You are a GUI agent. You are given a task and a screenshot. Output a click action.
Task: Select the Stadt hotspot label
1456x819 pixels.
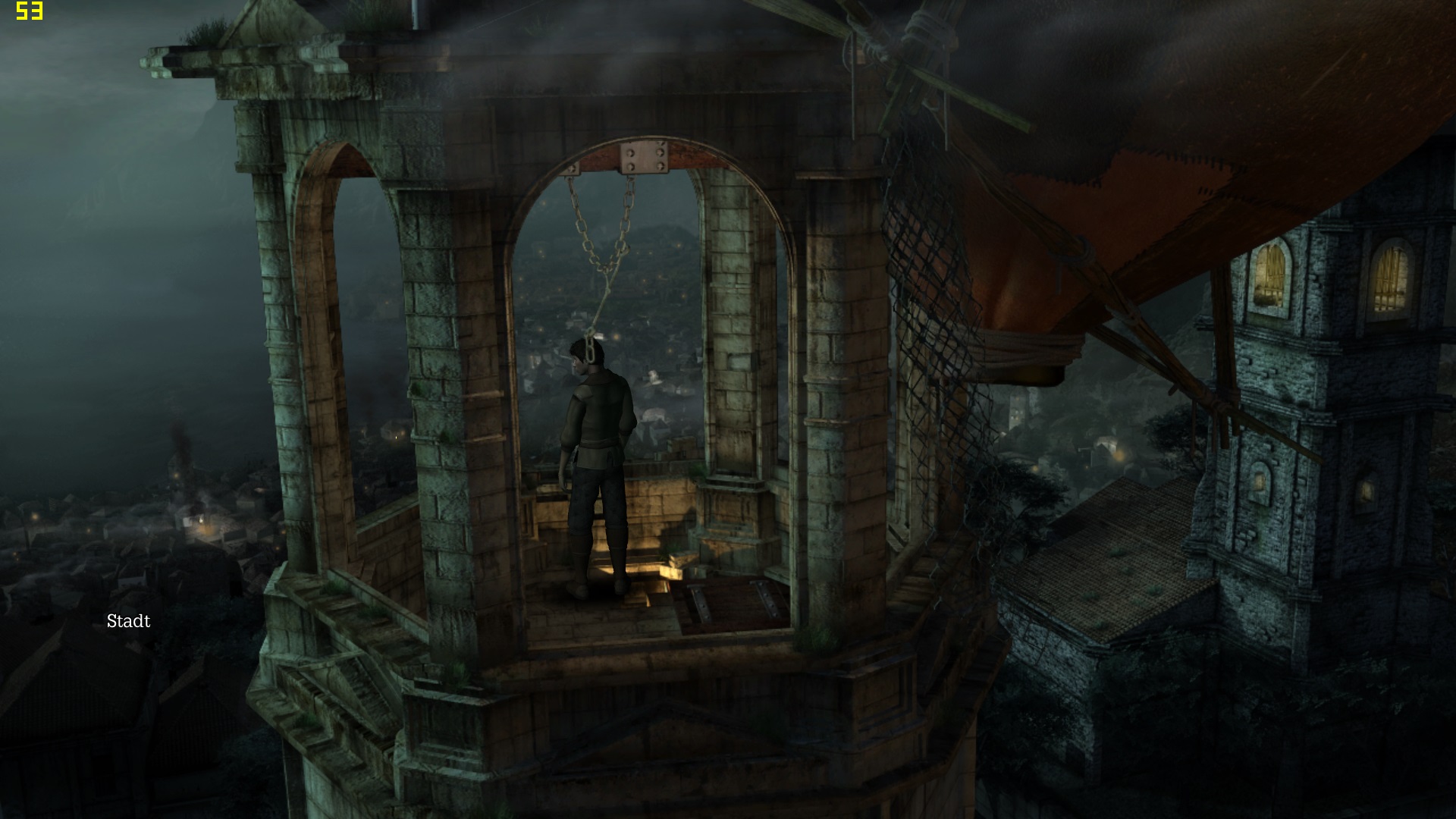click(x=128, y=622)
